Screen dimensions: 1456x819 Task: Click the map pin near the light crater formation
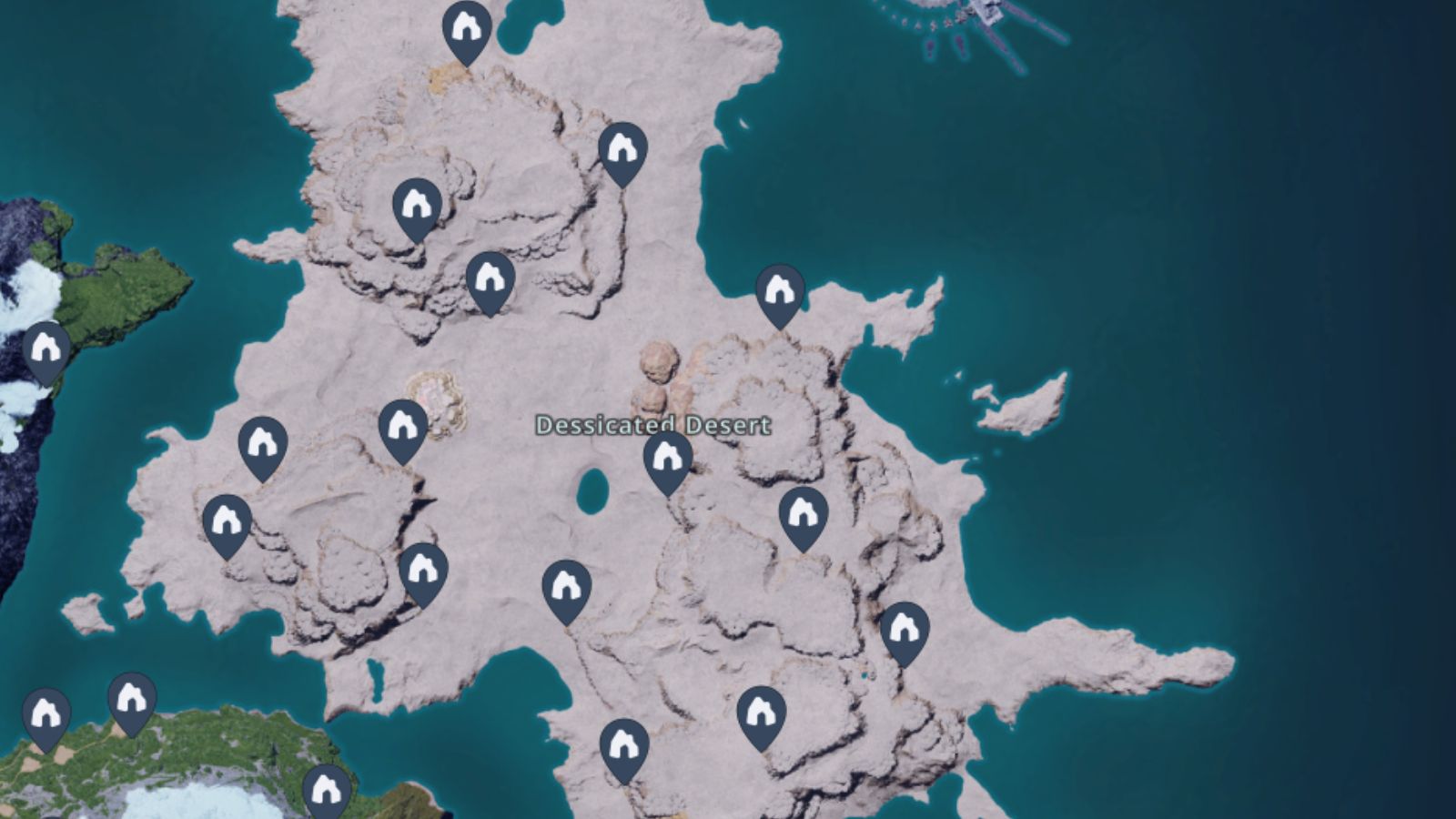click(x=403, y=426)
